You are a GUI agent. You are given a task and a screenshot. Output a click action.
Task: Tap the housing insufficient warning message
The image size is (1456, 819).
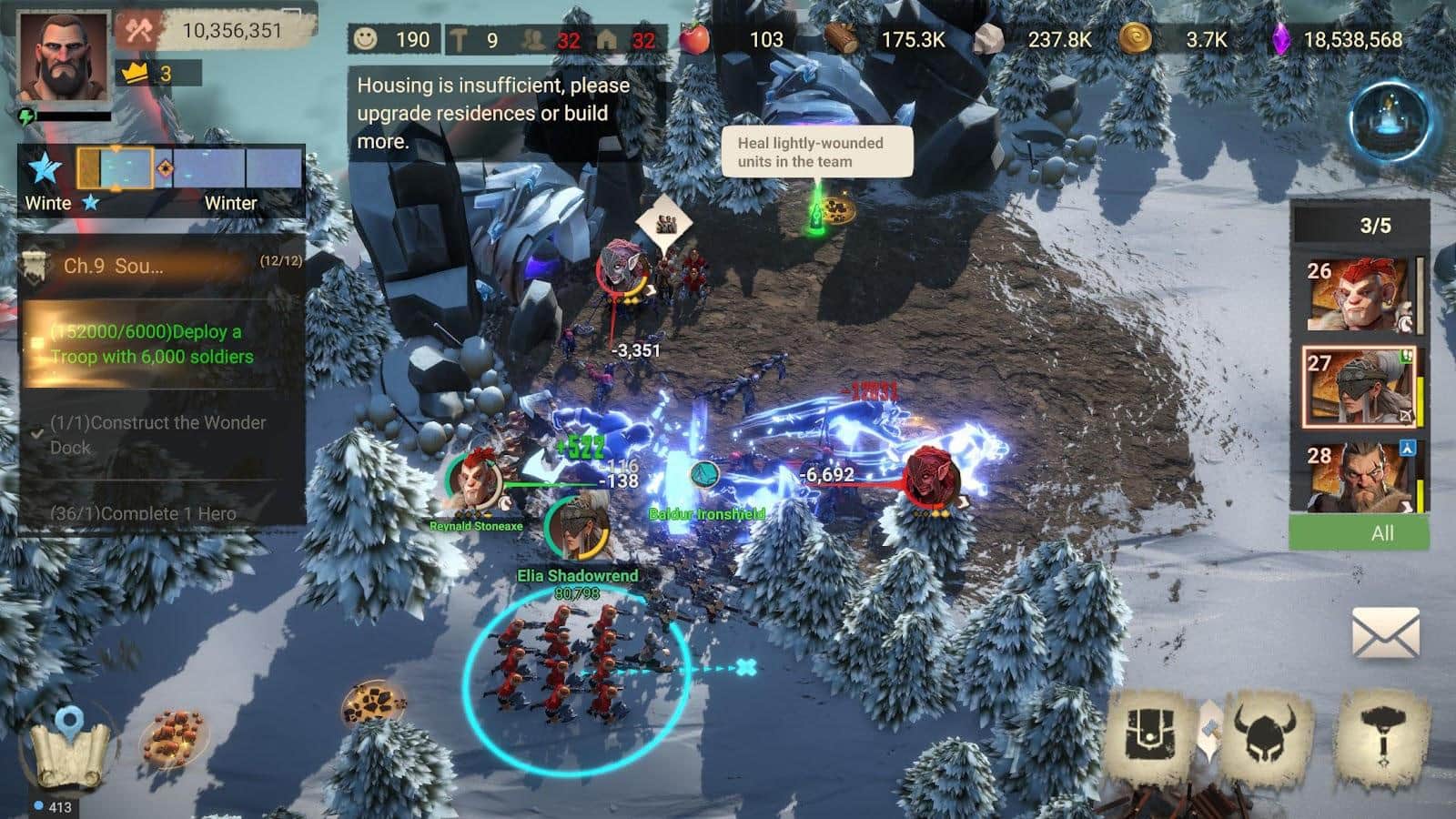pyautogui.click(x=494, y=113)
